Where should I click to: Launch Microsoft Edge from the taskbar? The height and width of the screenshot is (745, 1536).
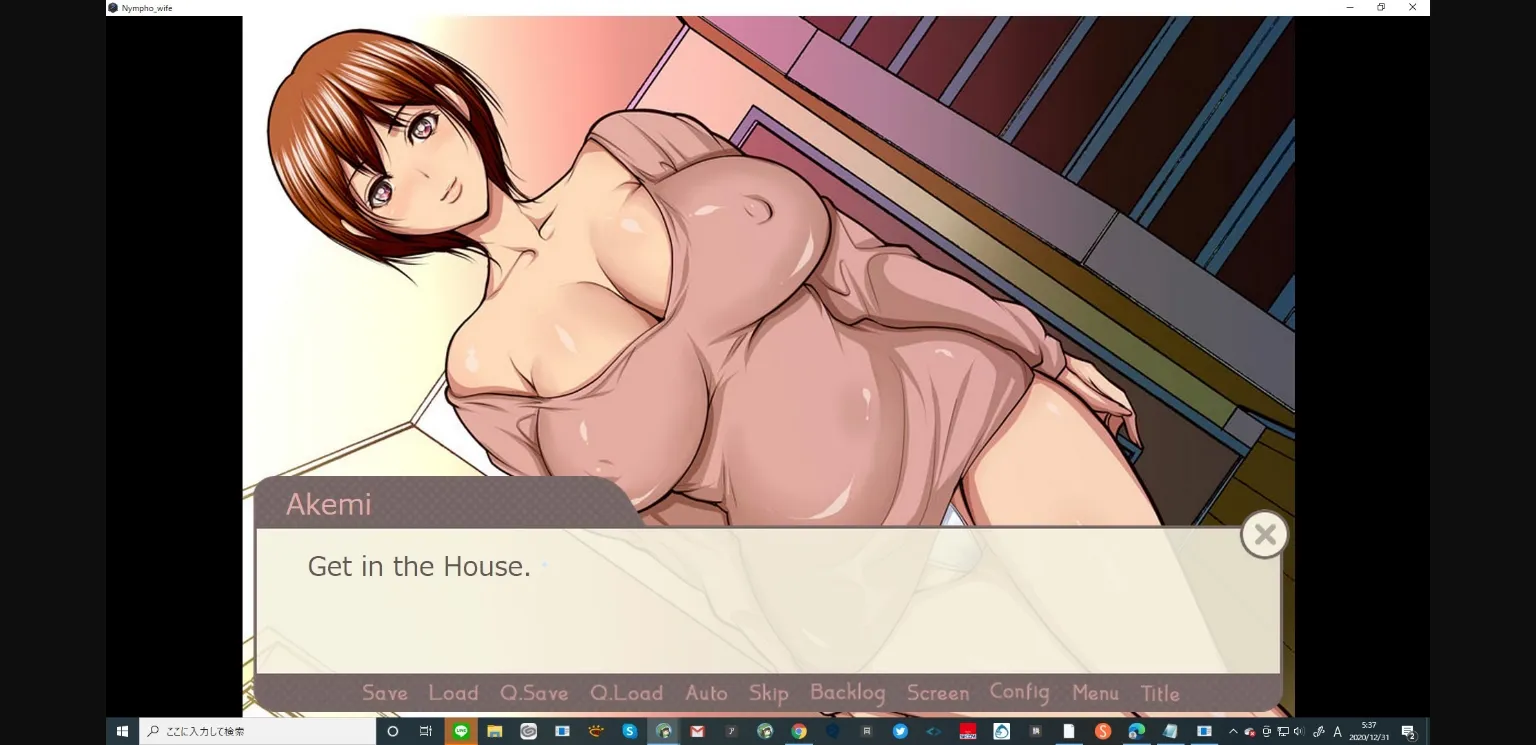(x=1134, y=731)
